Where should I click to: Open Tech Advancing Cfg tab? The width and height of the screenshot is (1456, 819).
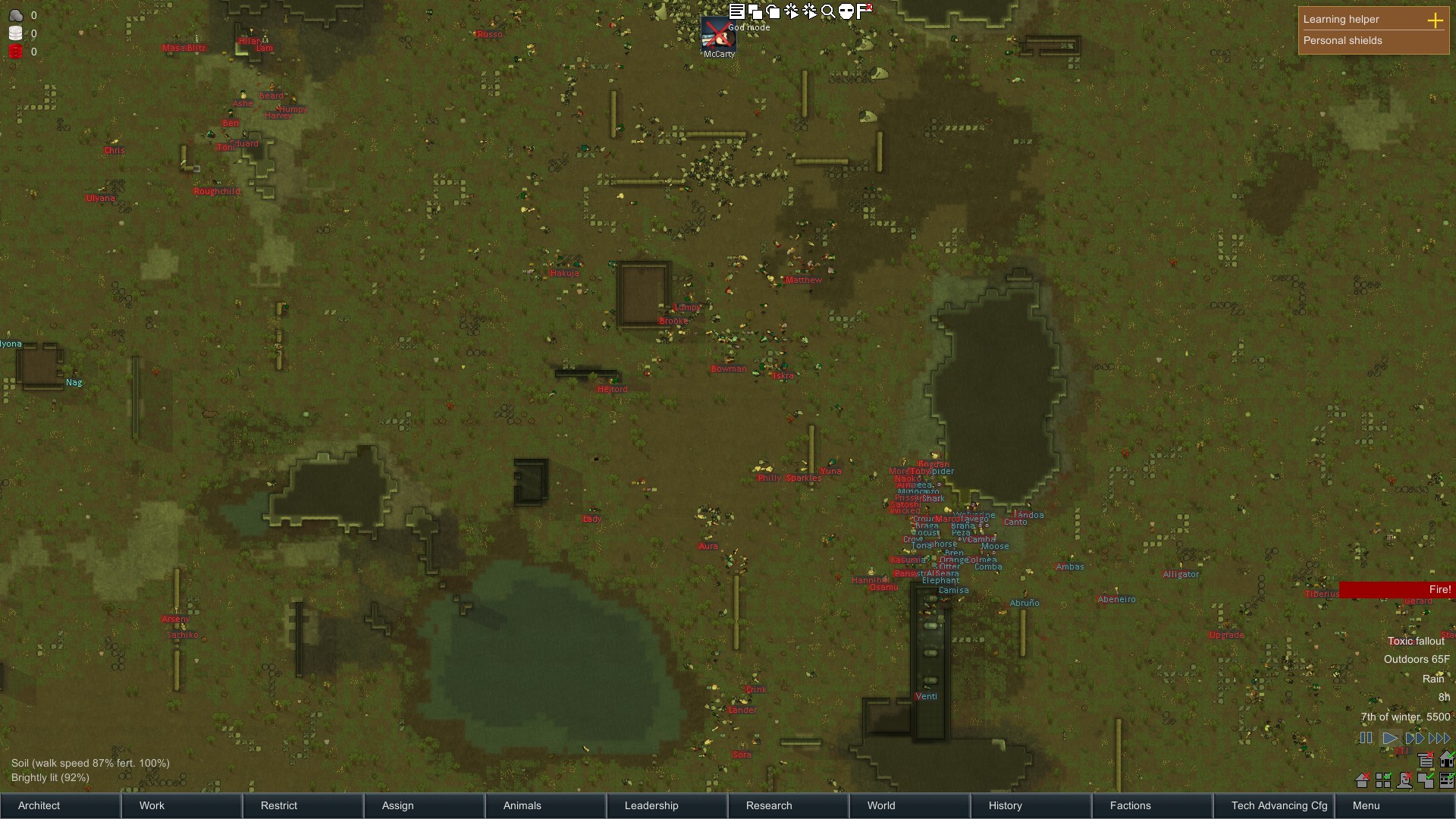(x=1274, y=805)
